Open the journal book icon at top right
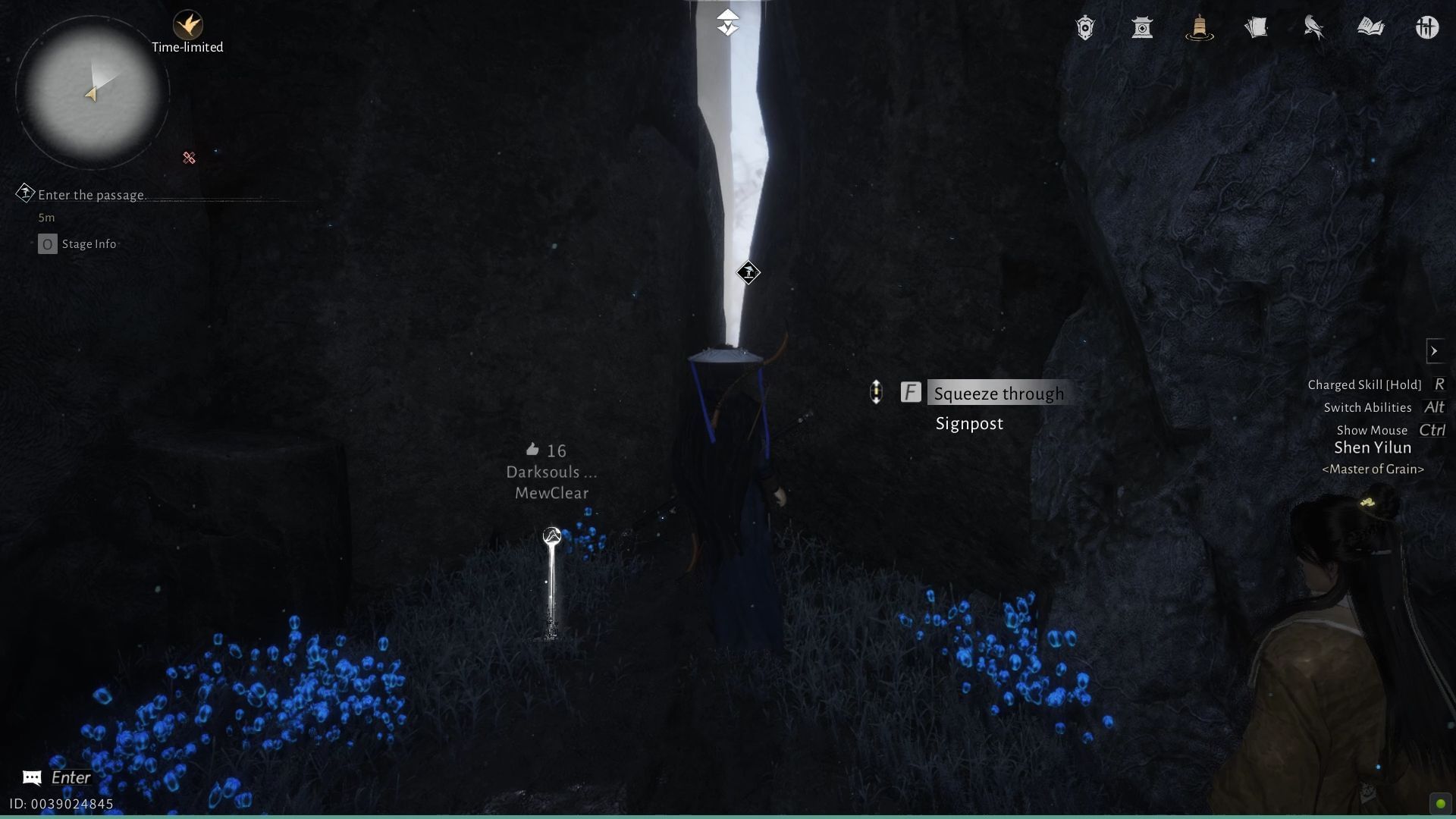The image size is (1456, 819). (x=1371, y=27)
